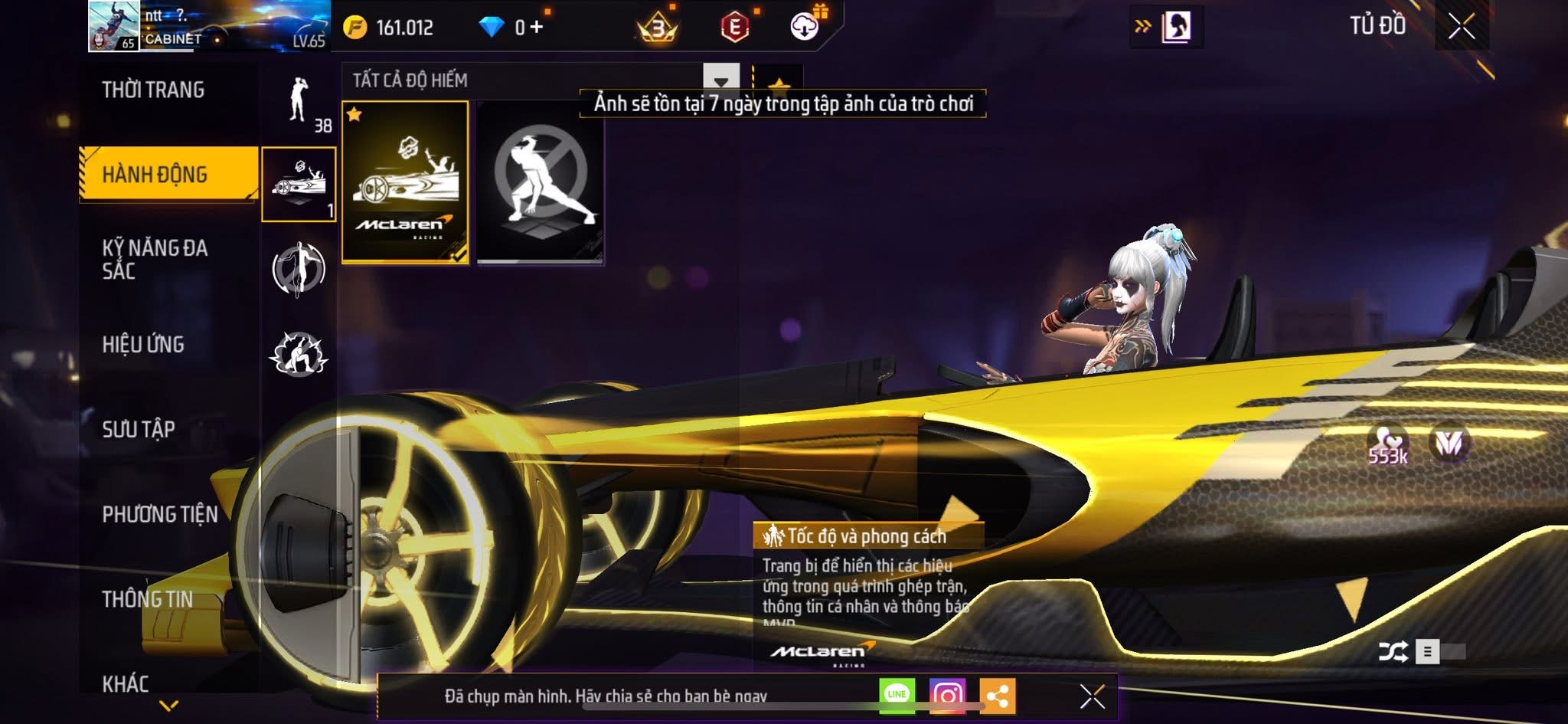
Task: Tap the orange share icon
Action: coord(997,696)
